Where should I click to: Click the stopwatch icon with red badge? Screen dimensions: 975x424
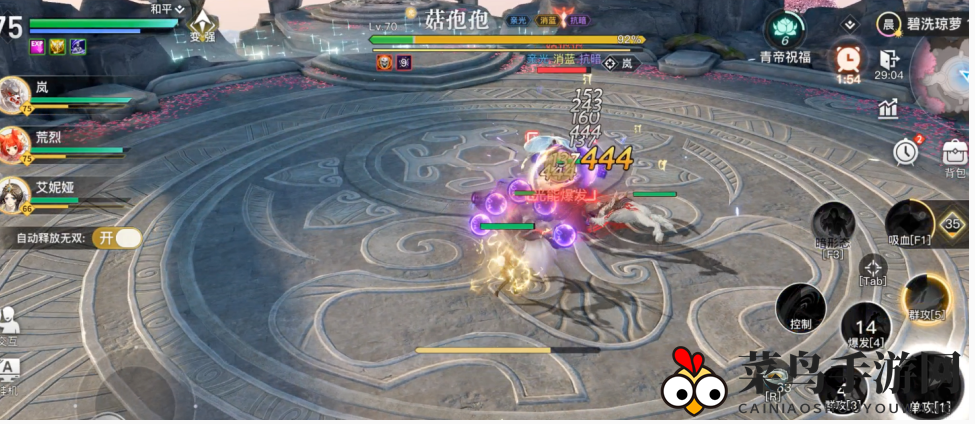pyautogui.click(x=906, y=151)
